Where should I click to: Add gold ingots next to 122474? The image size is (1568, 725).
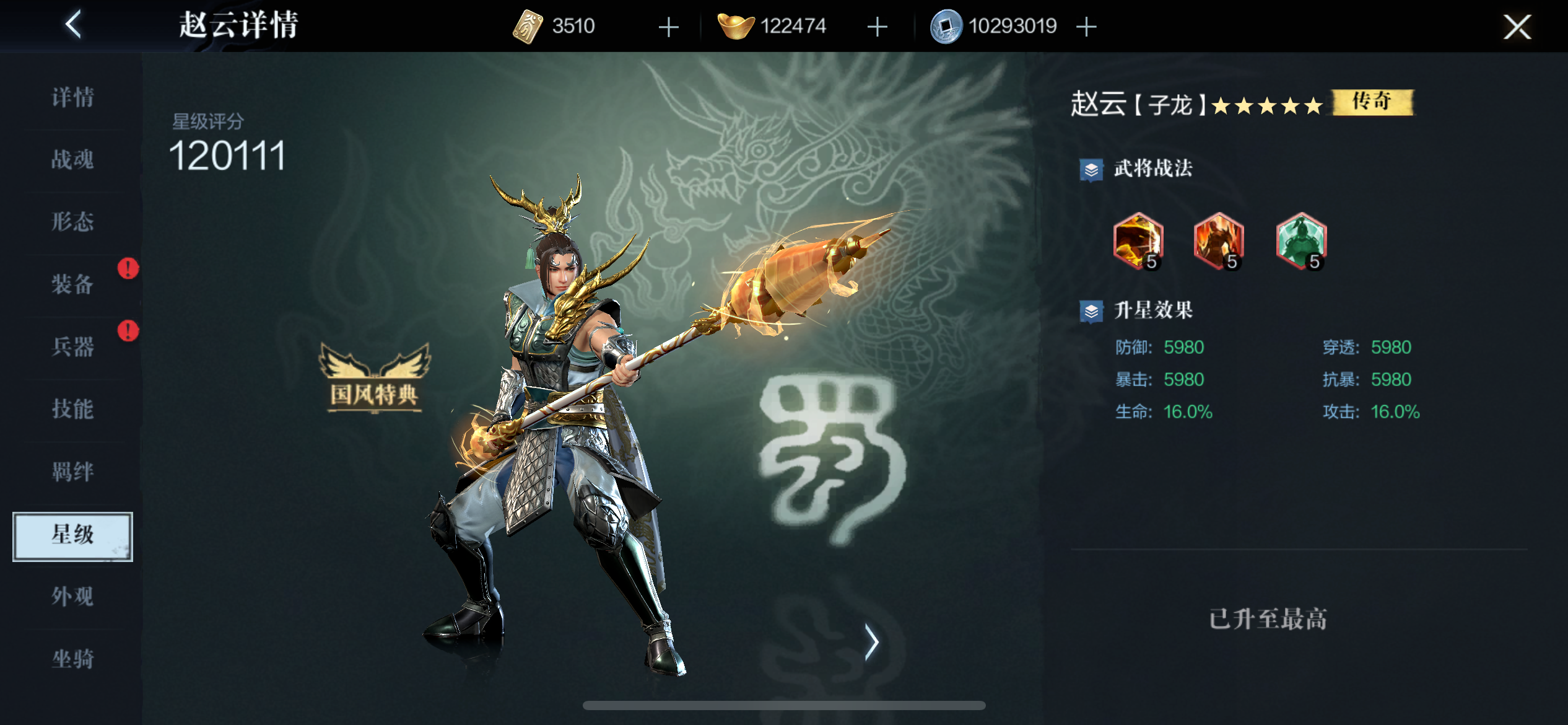tap(877, 27)
